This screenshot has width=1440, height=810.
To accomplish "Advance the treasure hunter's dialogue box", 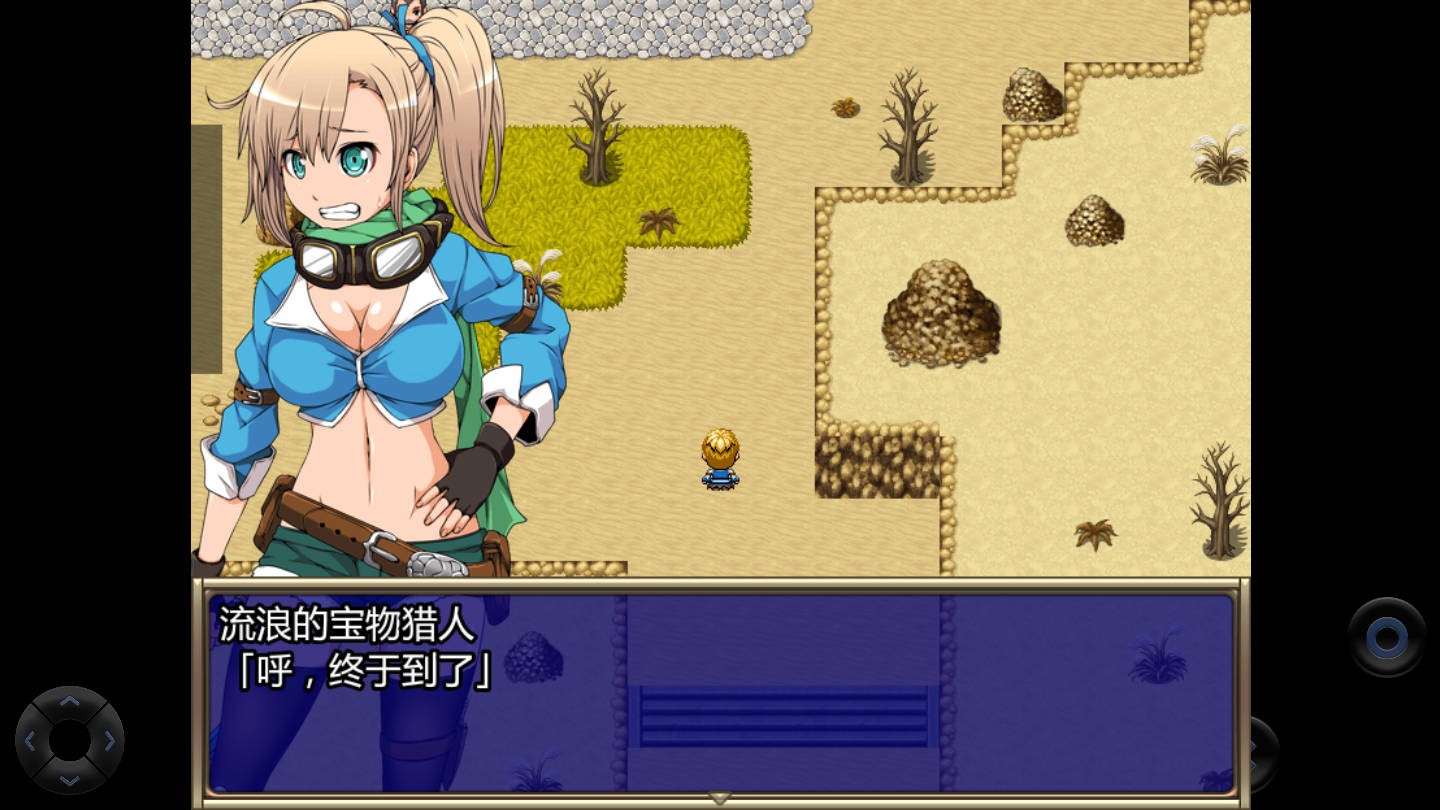I will (x=720, y=692).
